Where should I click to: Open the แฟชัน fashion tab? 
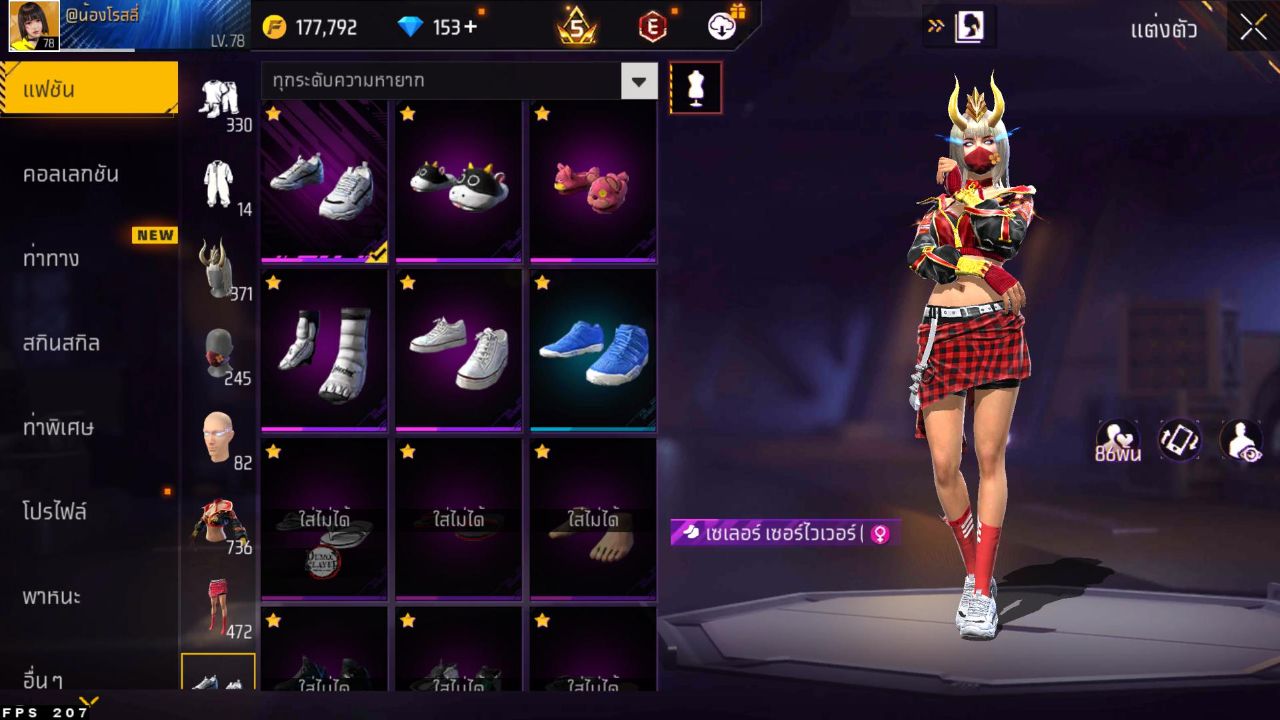tap(88, 89)
